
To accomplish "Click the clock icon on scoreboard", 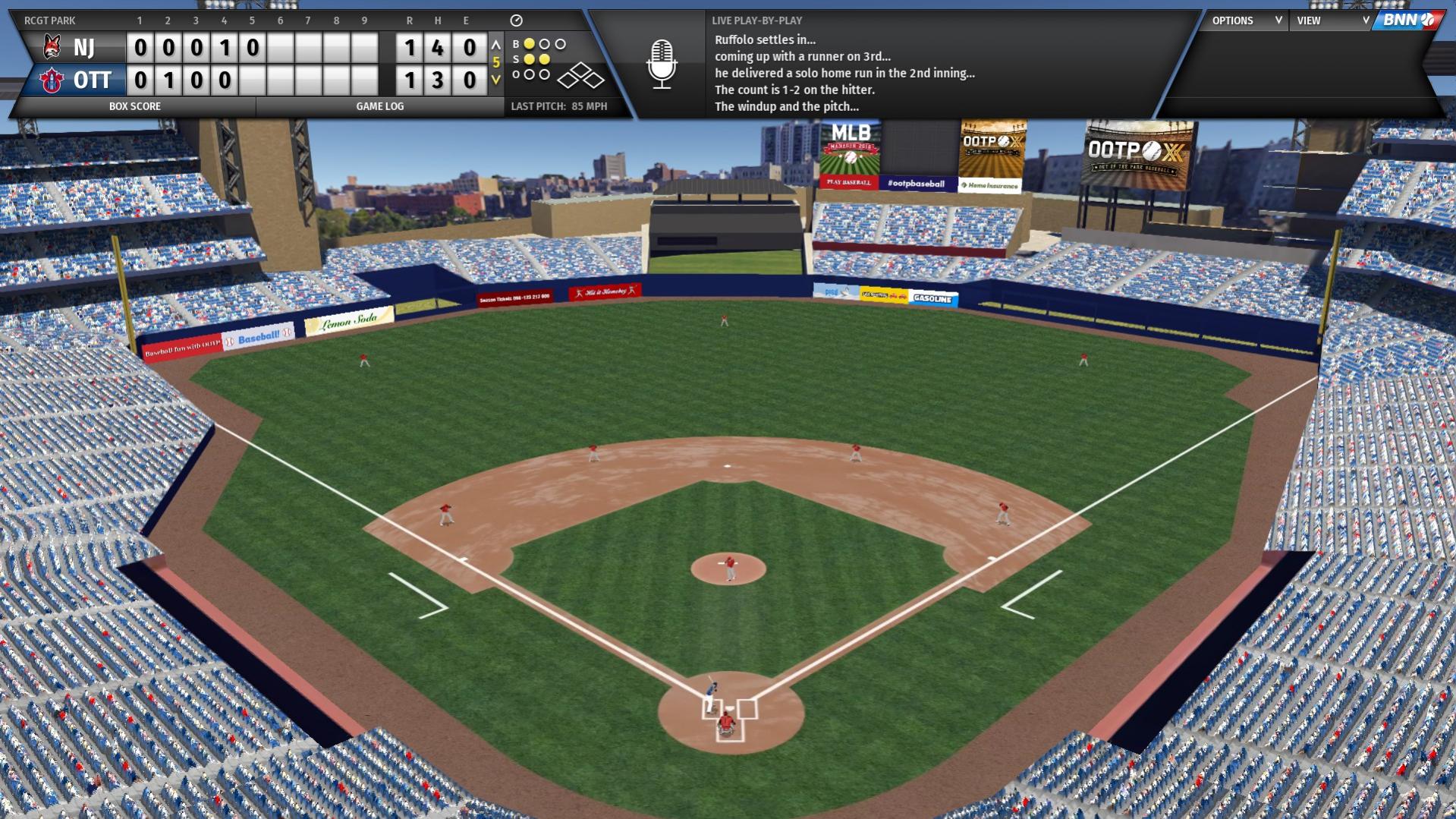I will 516,20.
